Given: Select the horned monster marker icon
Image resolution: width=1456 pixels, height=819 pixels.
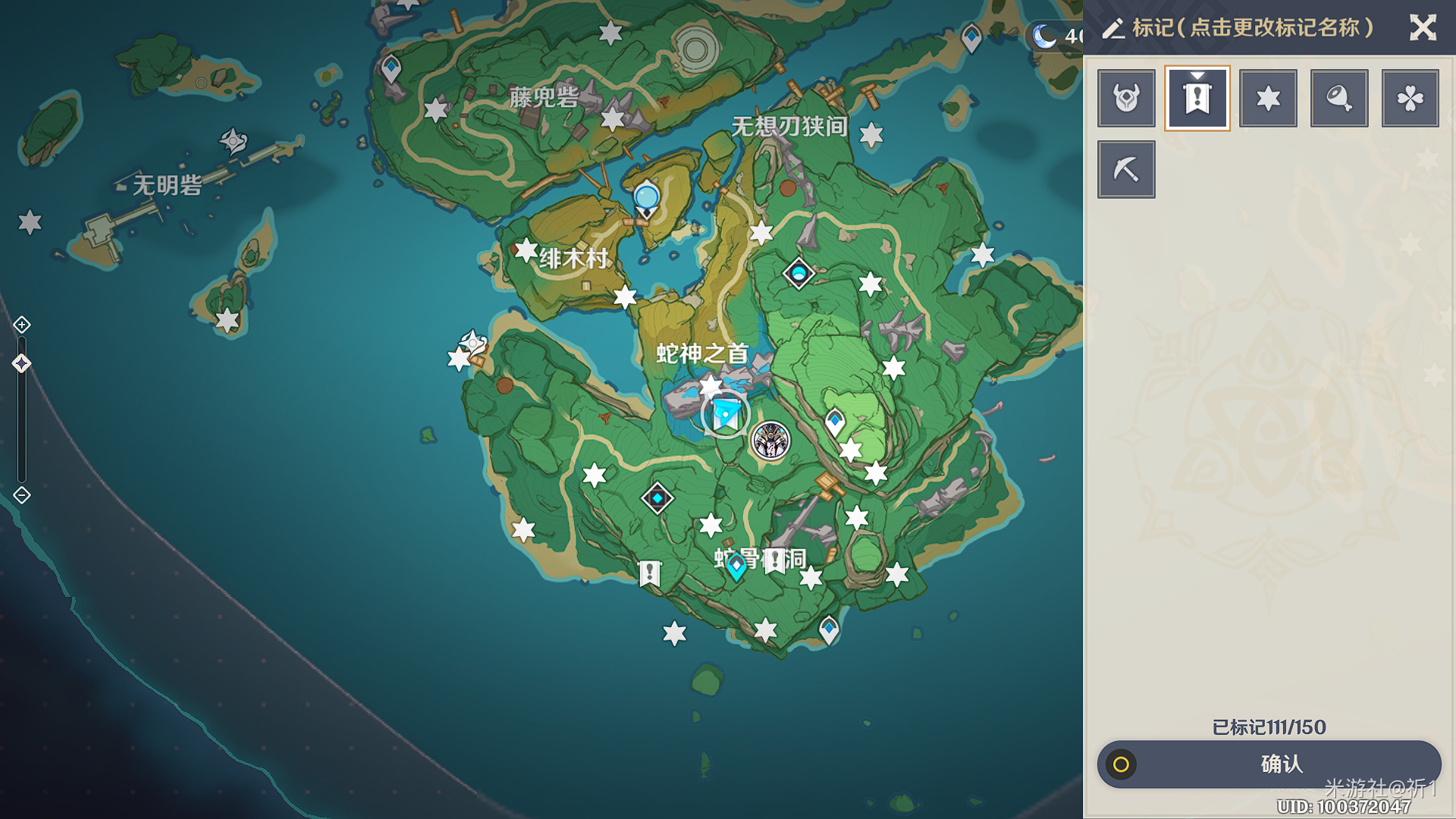Looking at the screenshot, I should [x=1126, y=99].
